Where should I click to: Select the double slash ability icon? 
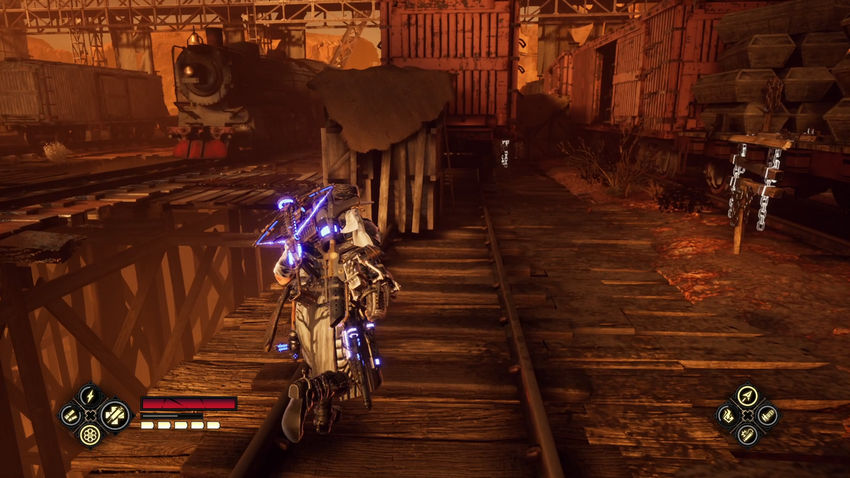coord(70,414)
